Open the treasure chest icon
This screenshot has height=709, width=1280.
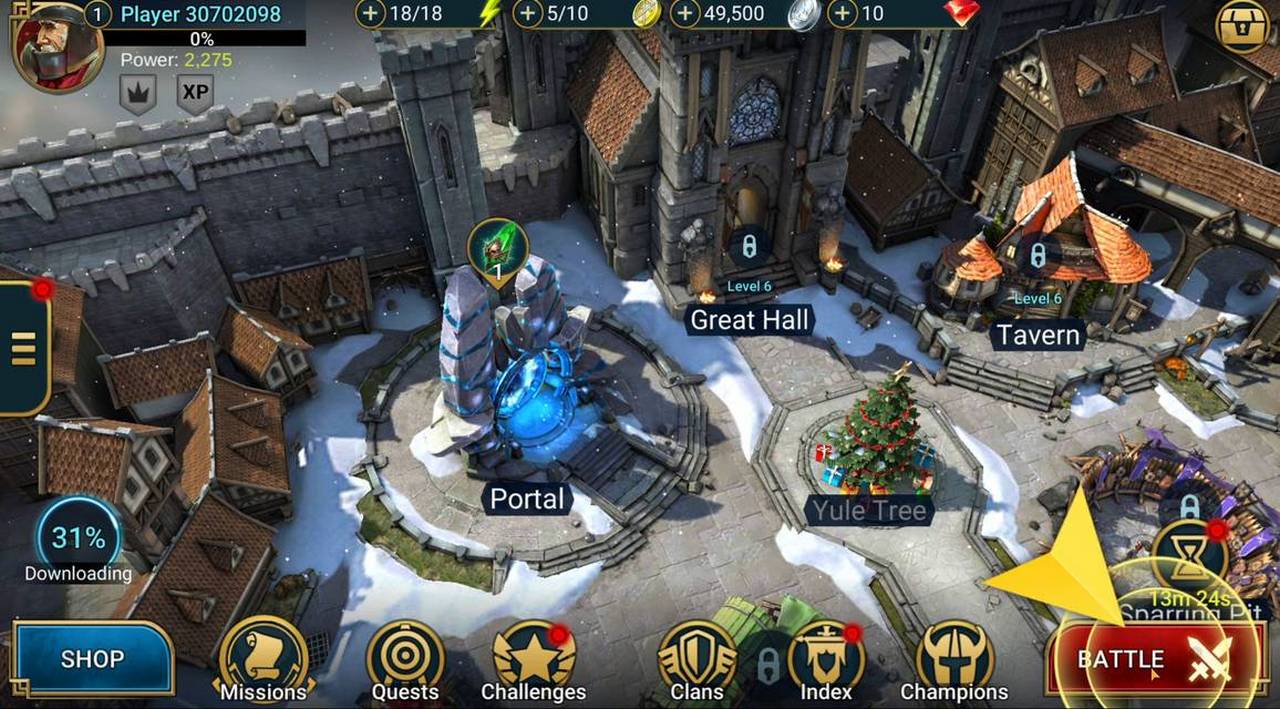1242,25
